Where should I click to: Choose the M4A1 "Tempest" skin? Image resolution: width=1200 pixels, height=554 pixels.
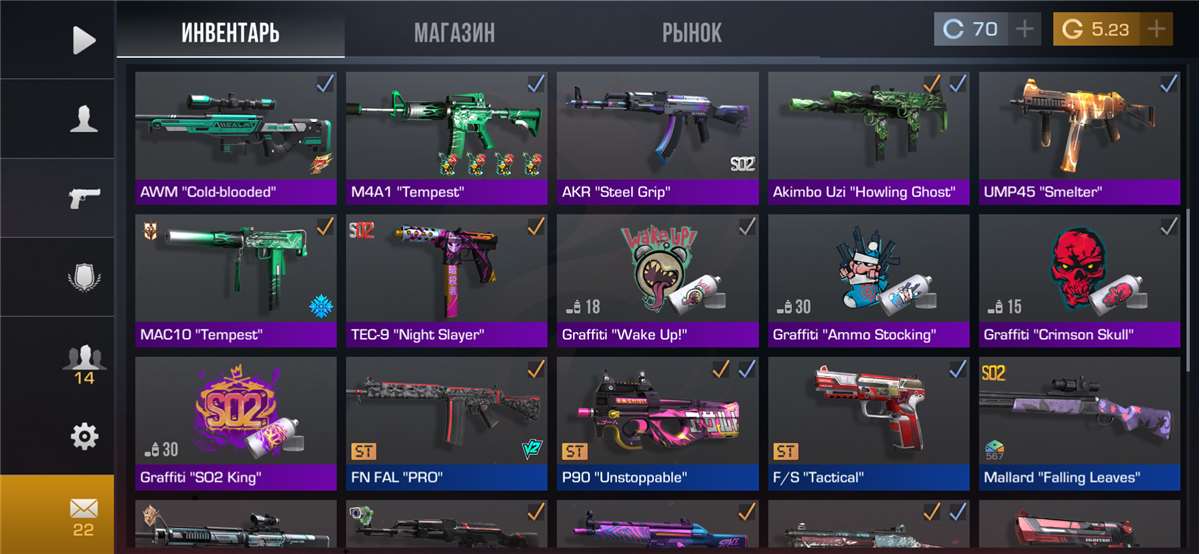(447, 130)
